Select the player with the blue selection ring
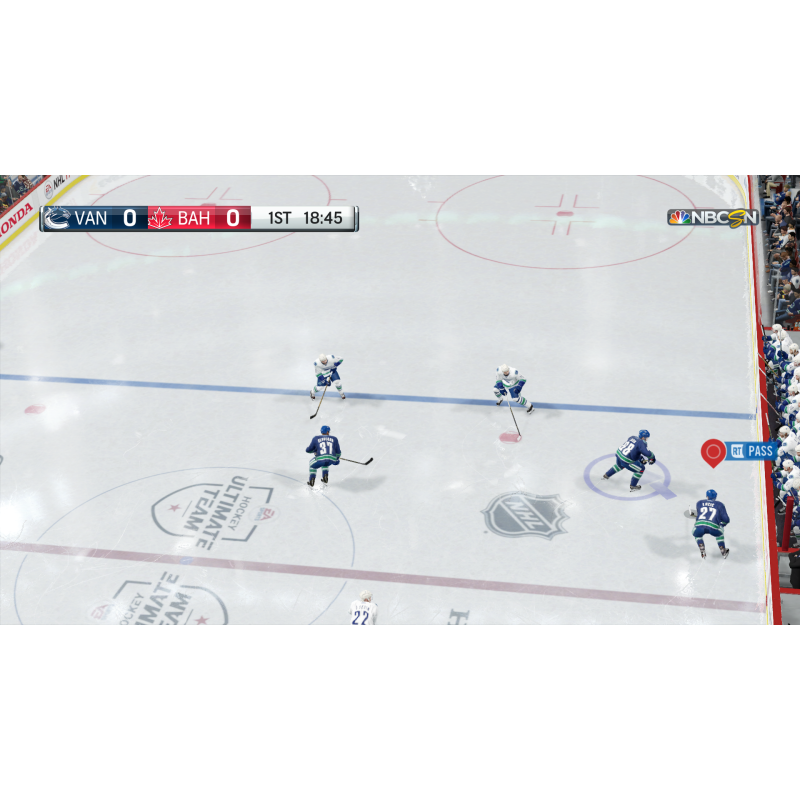The image size is (800, 800). click(633, 459)
